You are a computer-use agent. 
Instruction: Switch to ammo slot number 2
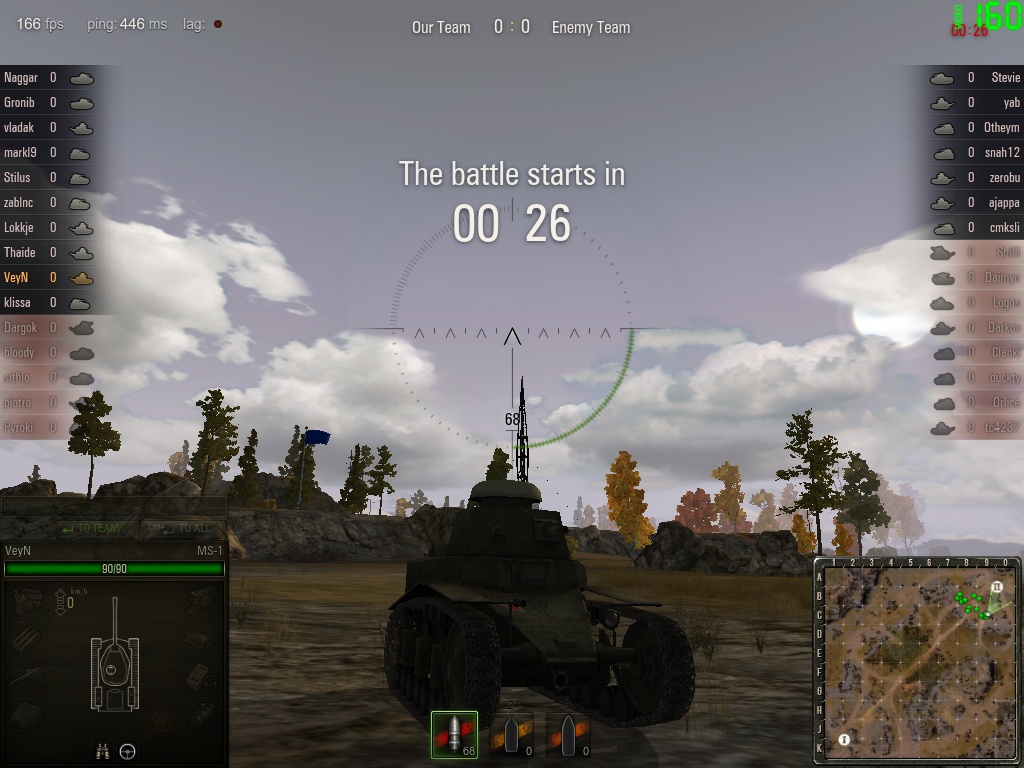click(x=512, y=735)
